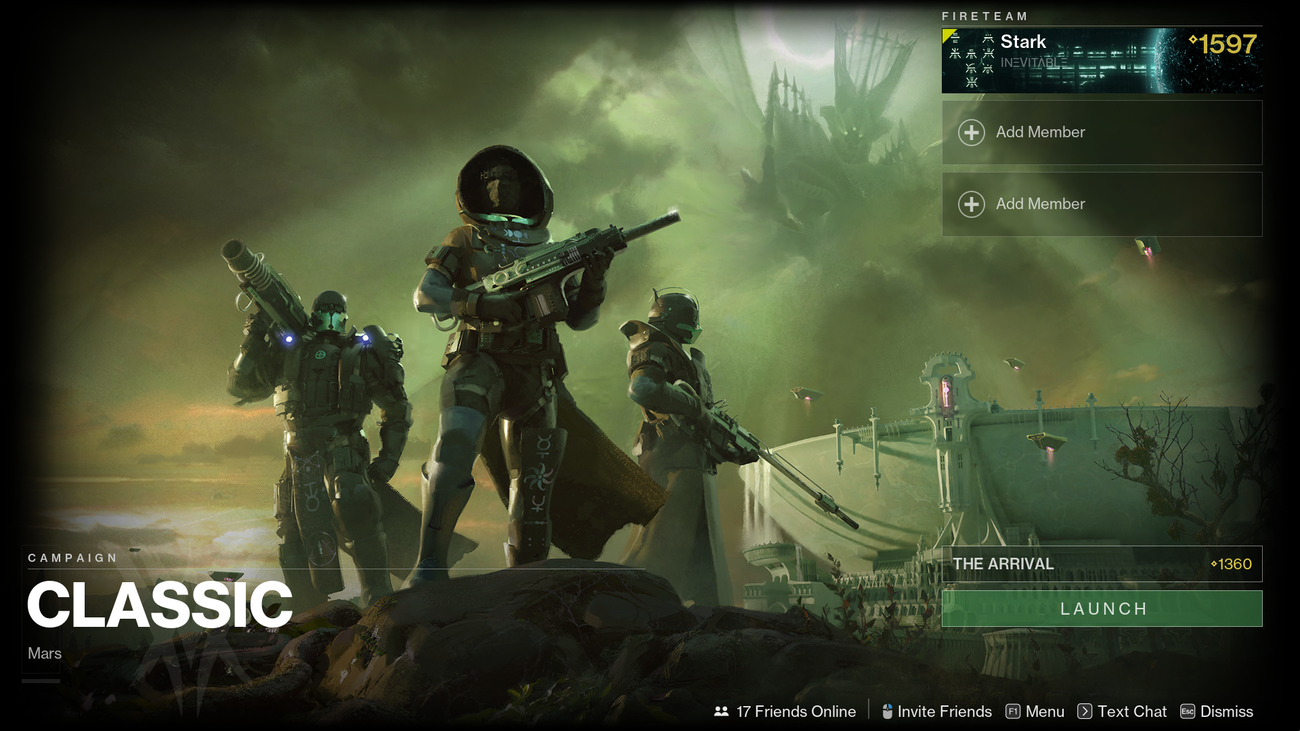Click the chevron icon next to Text Chat
This screenshot has height=731, width=1300.
pyautogui.click(x=1084, y=711)
